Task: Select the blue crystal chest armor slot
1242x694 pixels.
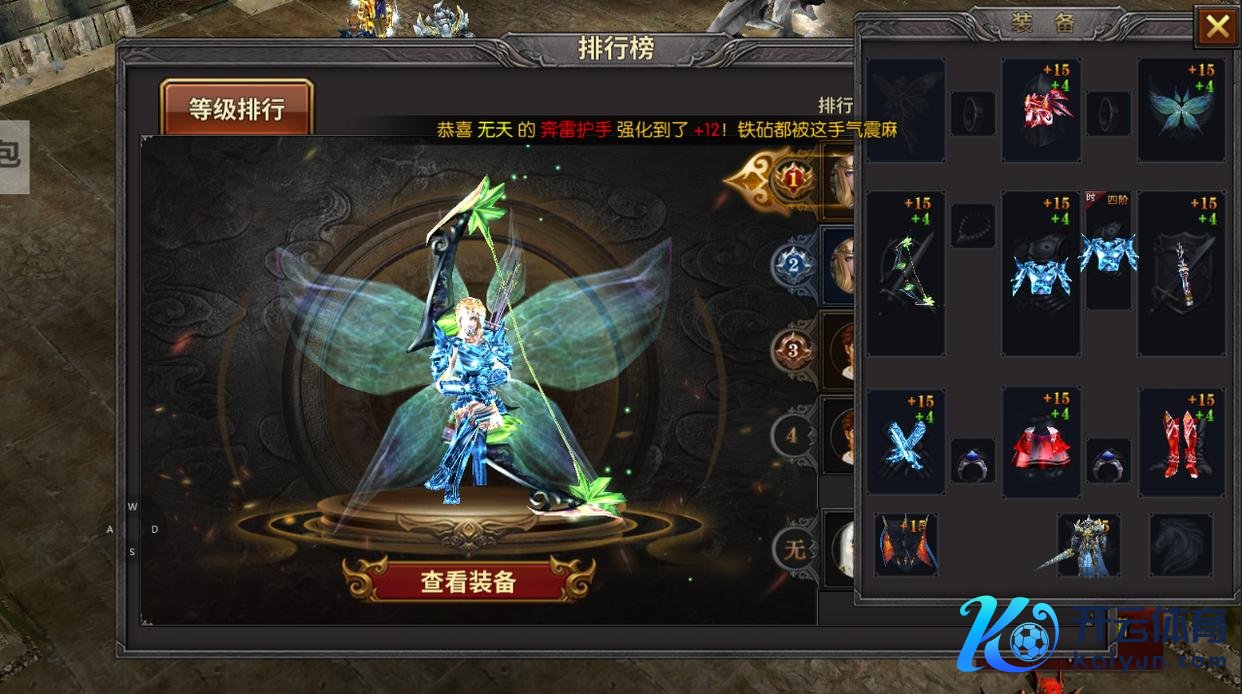Action: coord(1041,274)
